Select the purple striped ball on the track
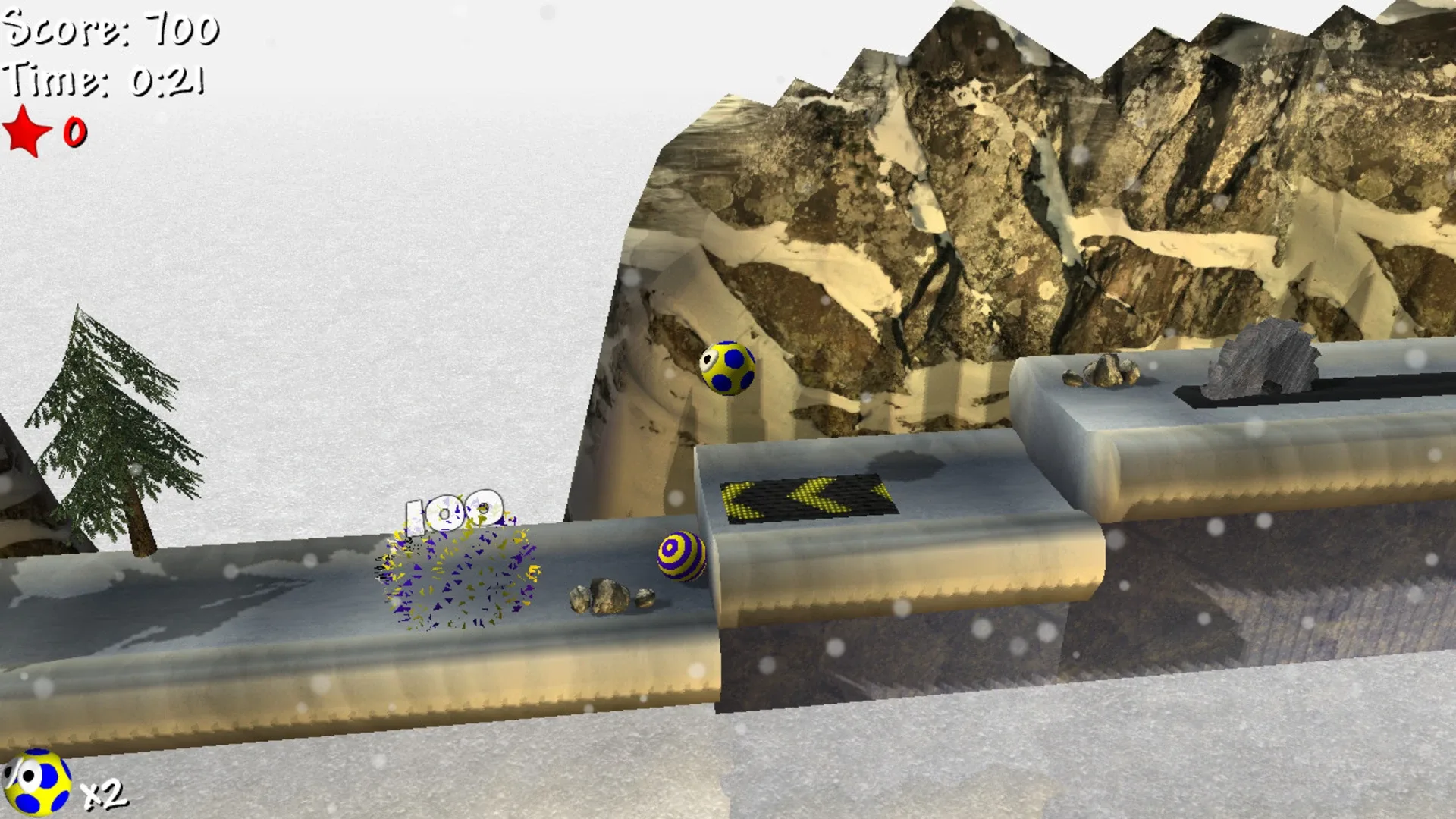The image size is (1456, 819). pos(681,557)
